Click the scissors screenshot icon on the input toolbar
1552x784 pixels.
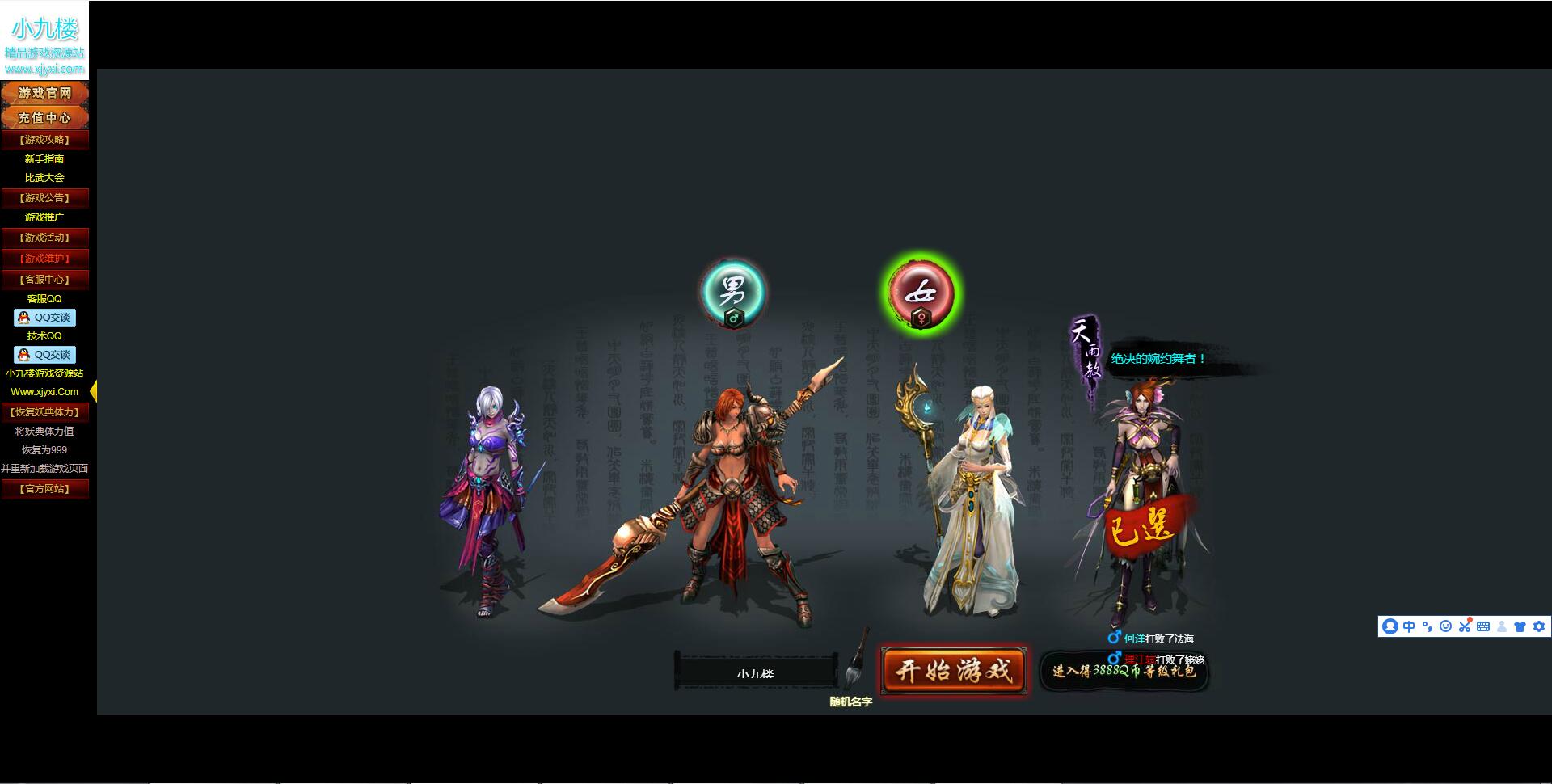(1465, 626)
